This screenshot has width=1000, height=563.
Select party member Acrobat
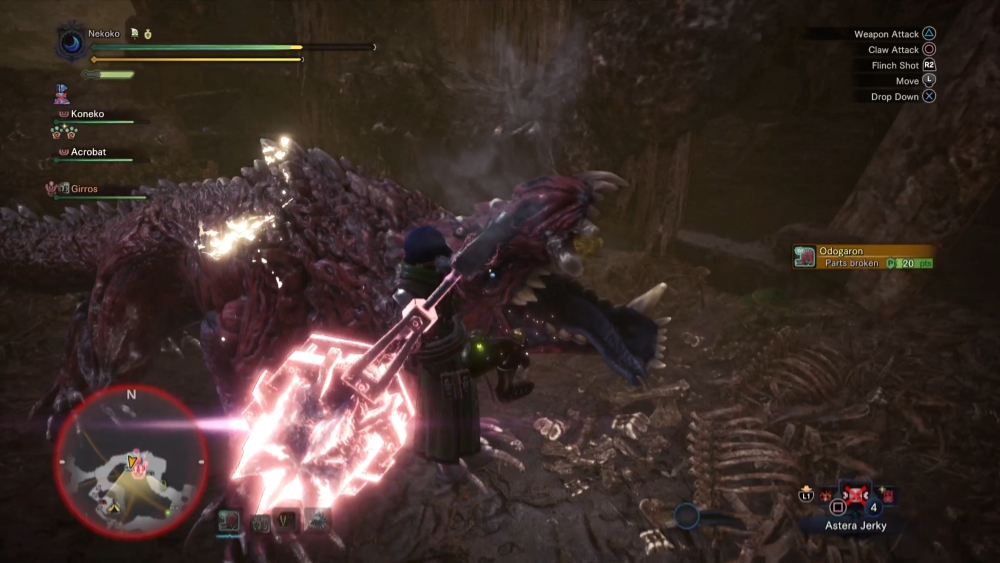(87, 152)
